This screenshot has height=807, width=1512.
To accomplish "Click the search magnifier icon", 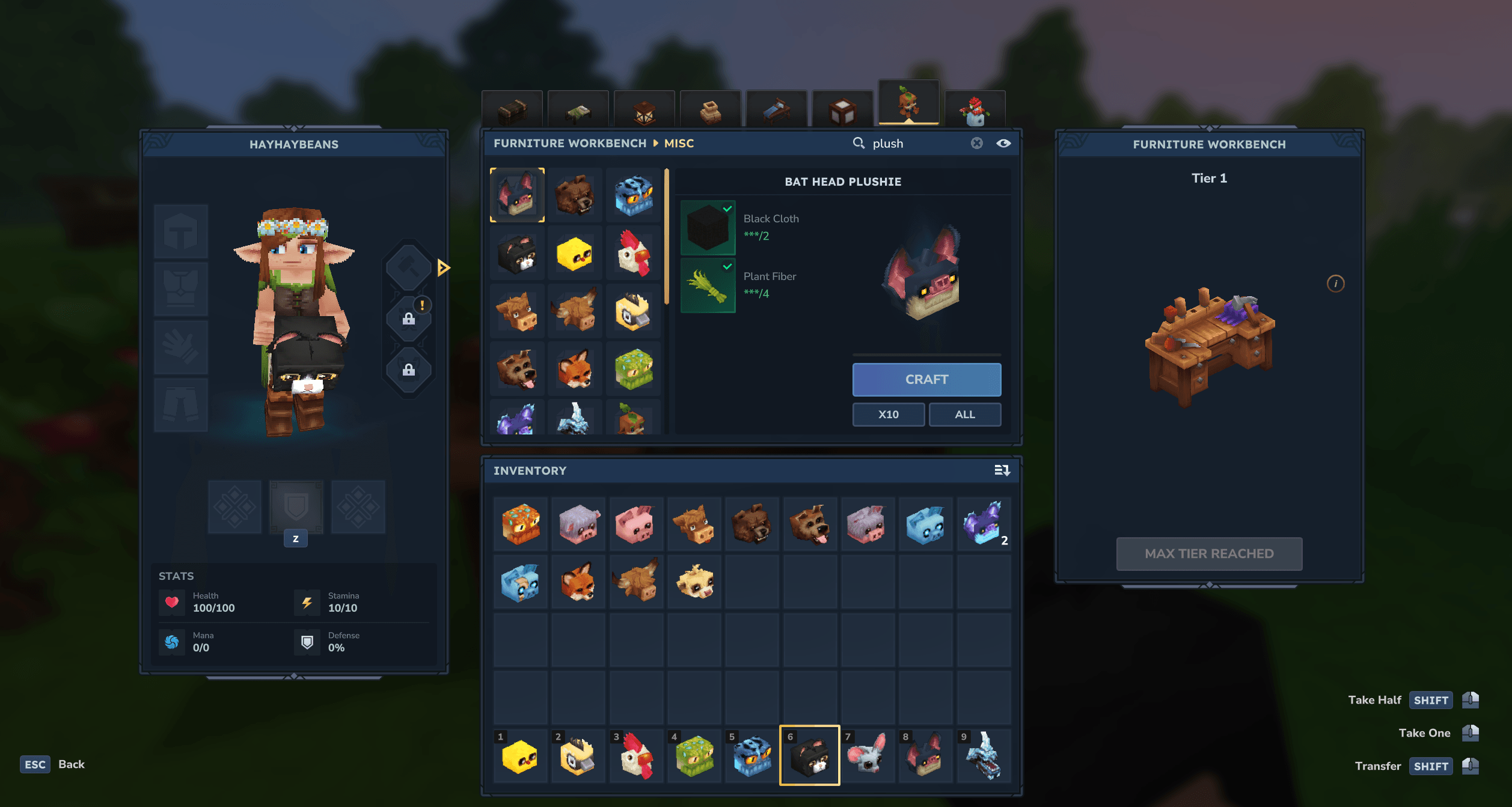I will point(858,143).
